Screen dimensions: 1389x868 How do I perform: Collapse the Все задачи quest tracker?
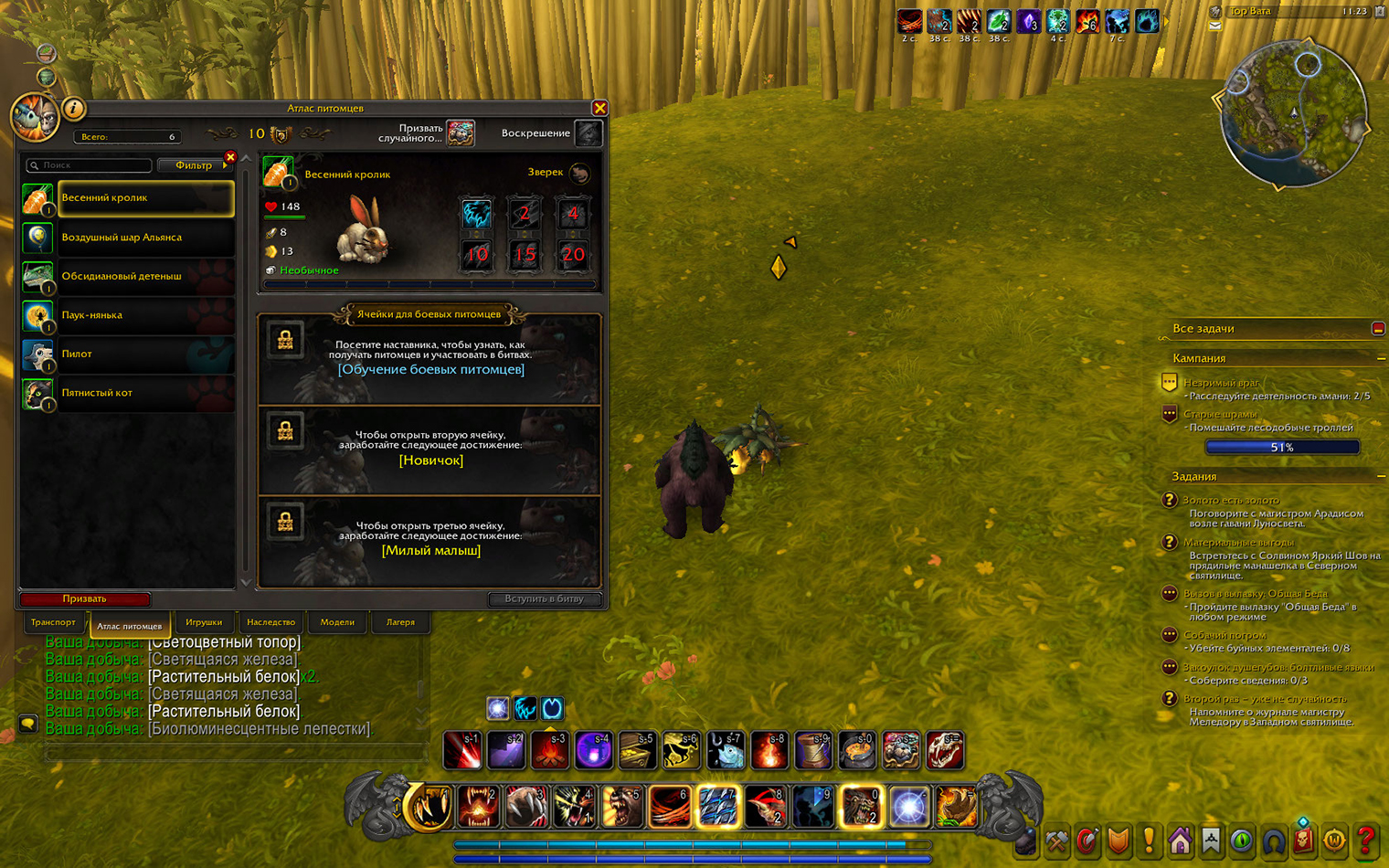coord(1378,329)
